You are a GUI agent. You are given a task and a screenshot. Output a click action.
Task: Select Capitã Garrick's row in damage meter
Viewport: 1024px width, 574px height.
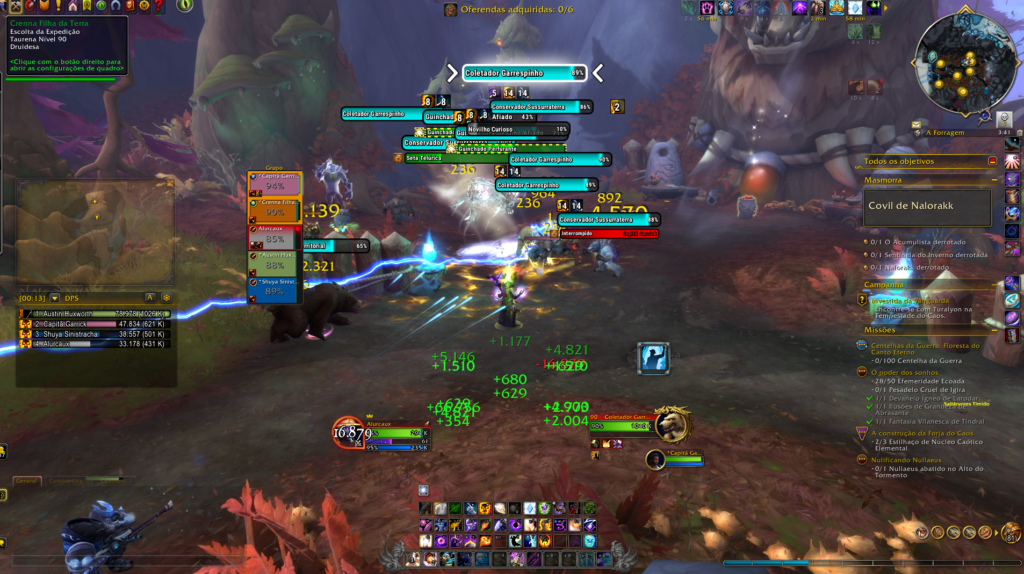point(95,324)
